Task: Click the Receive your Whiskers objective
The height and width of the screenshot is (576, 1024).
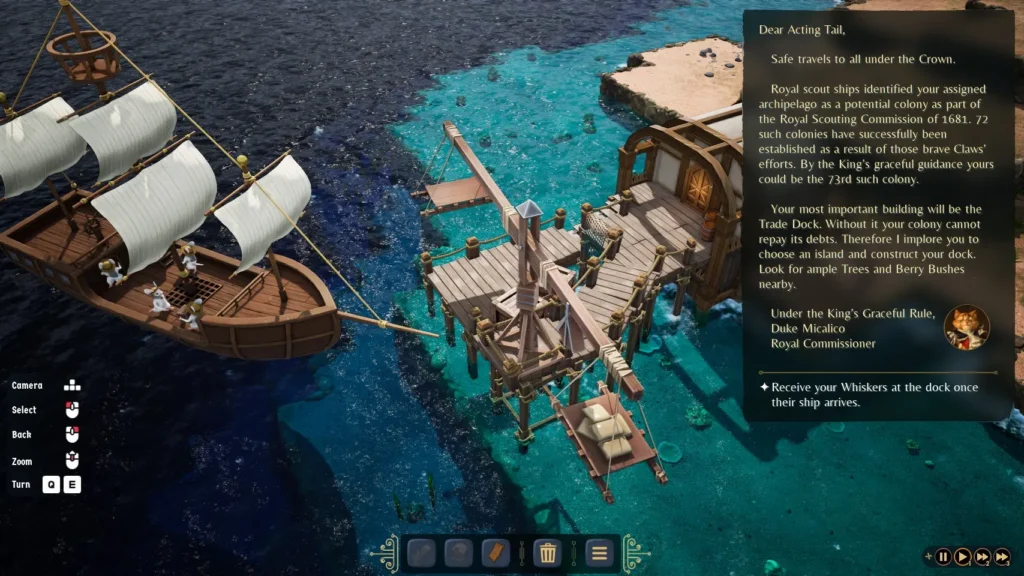Action: pyautogui.click(x=868, y=394)
